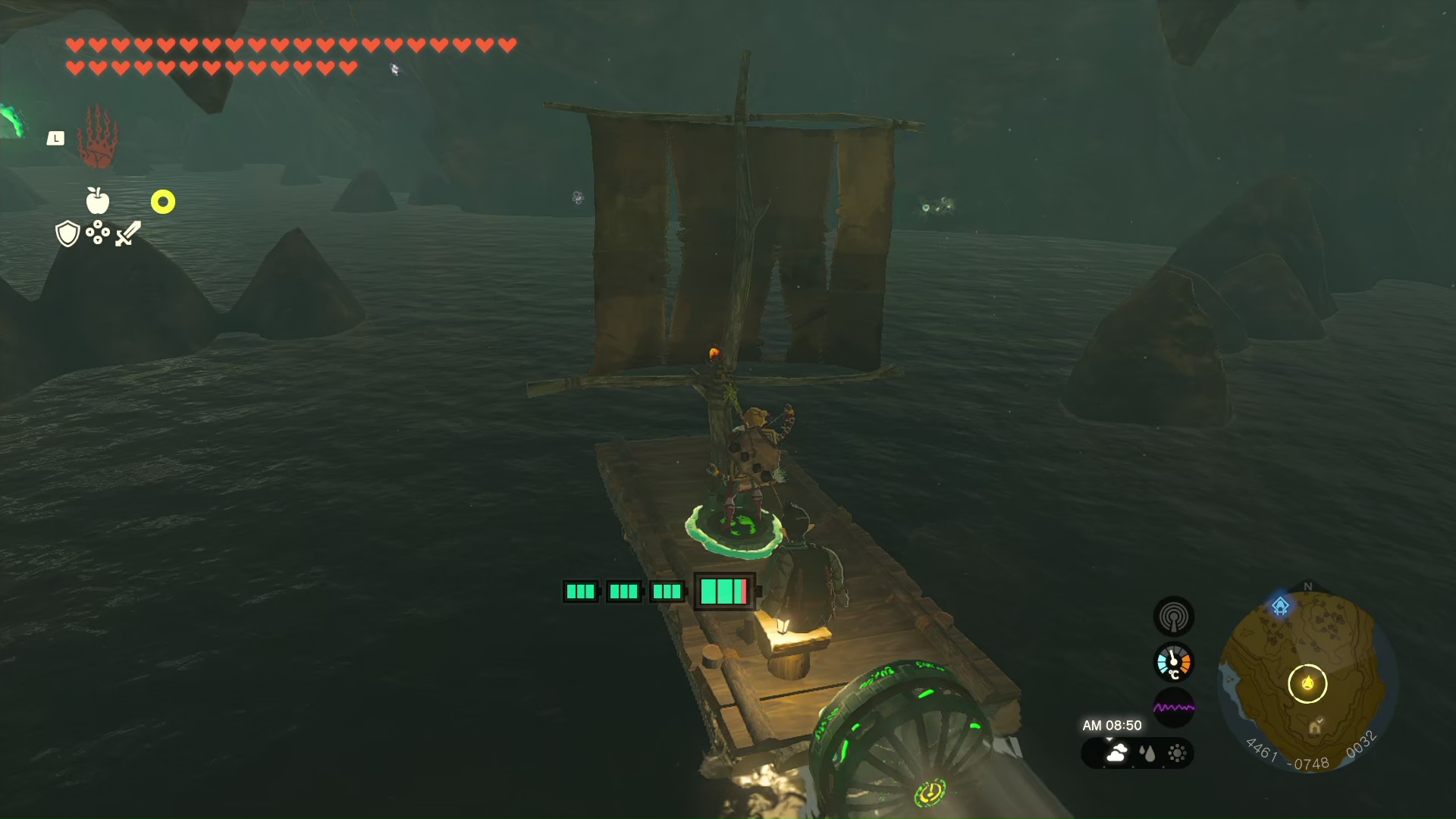Viewport: 1456px width, 819px height.
Task: Click the sensor radar icon
Action: 1173,617
